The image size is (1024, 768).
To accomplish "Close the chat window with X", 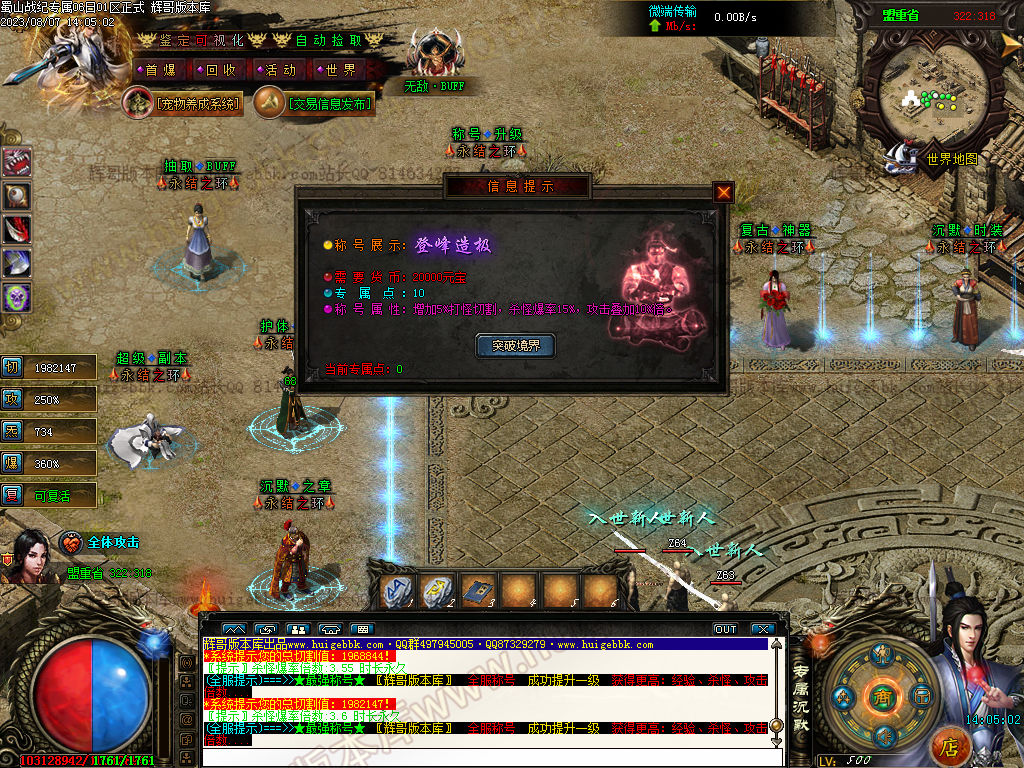I will point(762,629).
